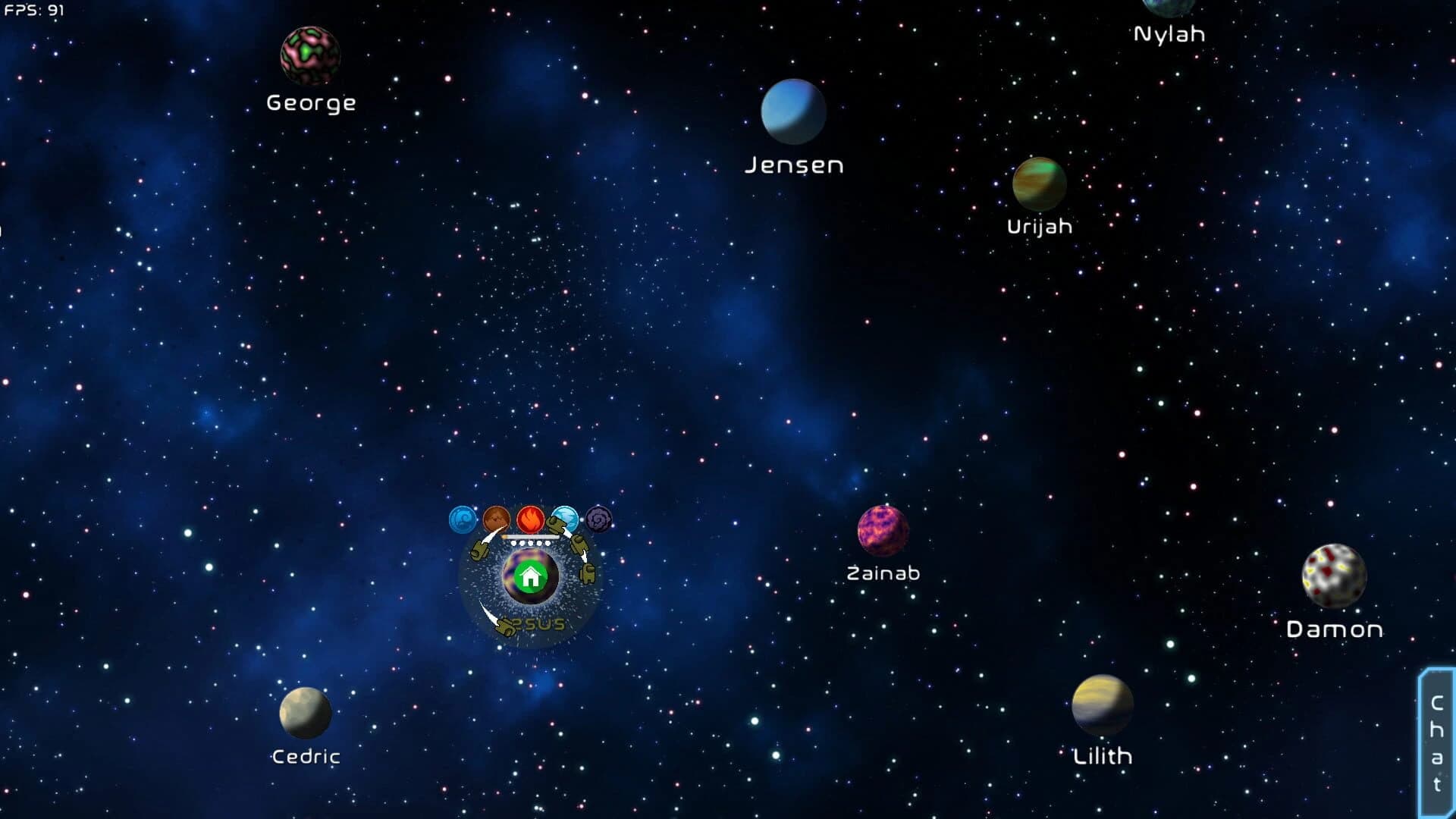Click the green home icon on Jesus planet
This screenshot has width=1456, height=819.
click(x=530, y=576)
